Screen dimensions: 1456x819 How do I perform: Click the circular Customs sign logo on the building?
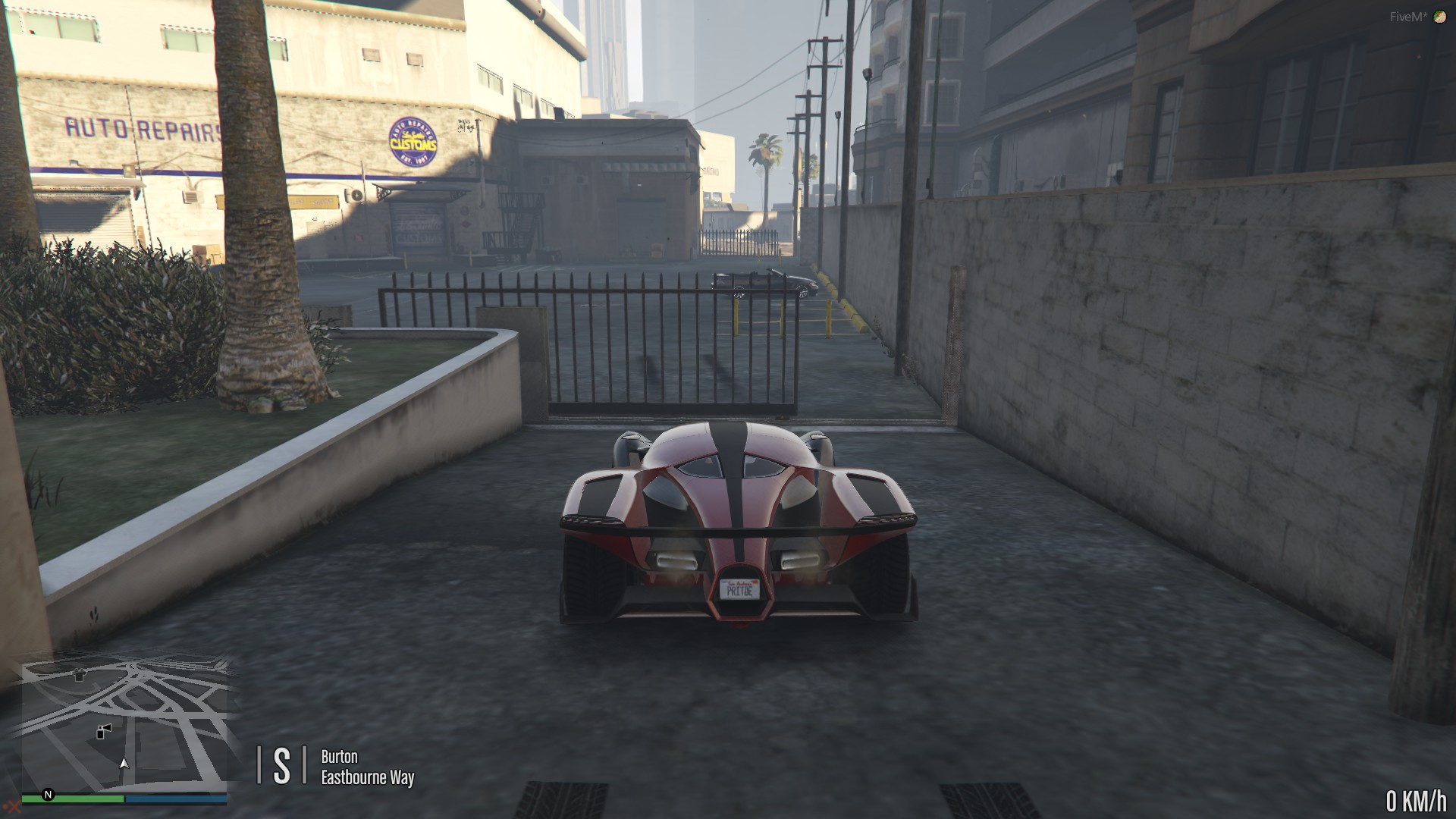point(414,139)
